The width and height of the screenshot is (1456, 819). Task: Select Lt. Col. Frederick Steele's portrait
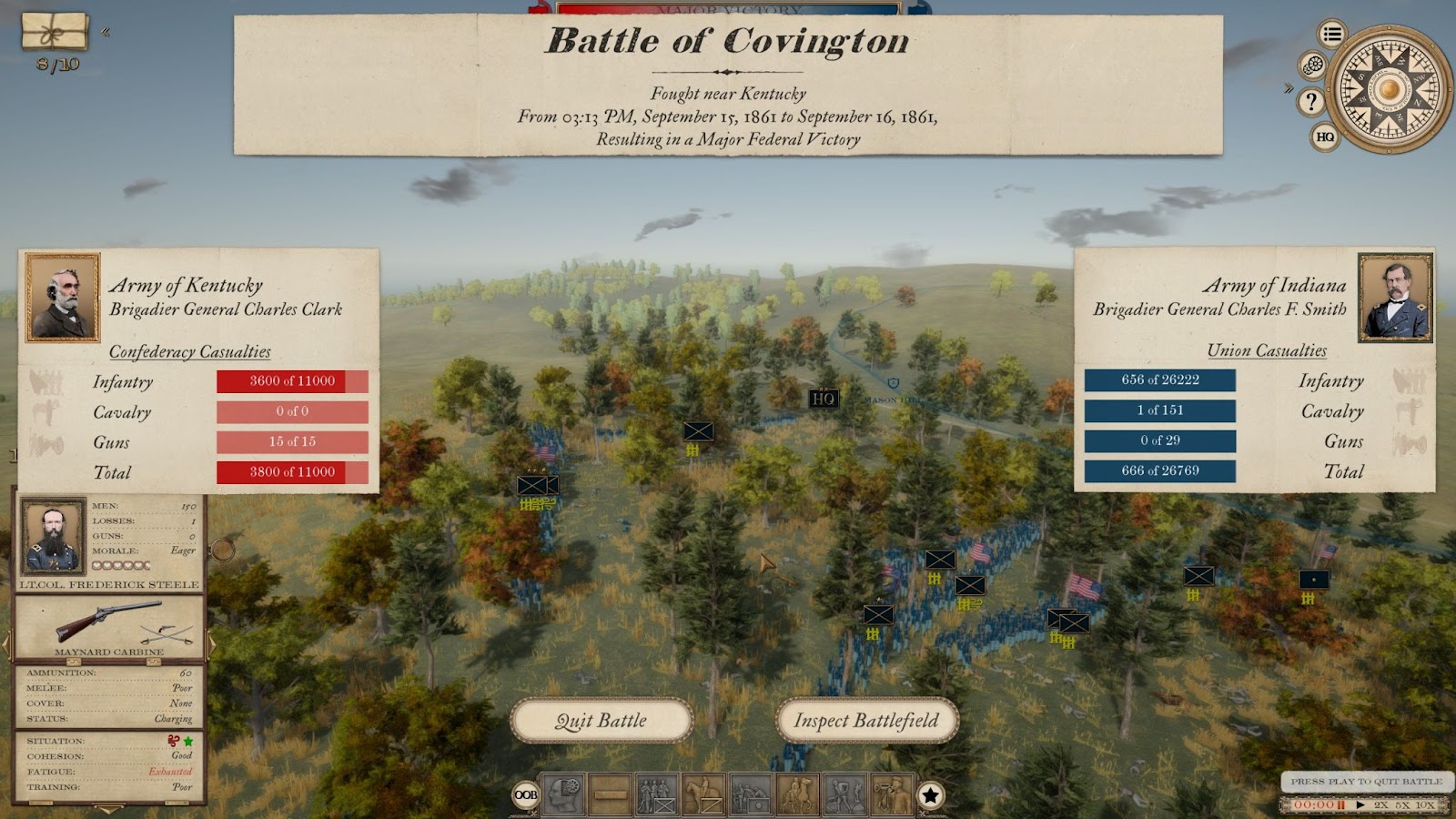pos(53,537)
